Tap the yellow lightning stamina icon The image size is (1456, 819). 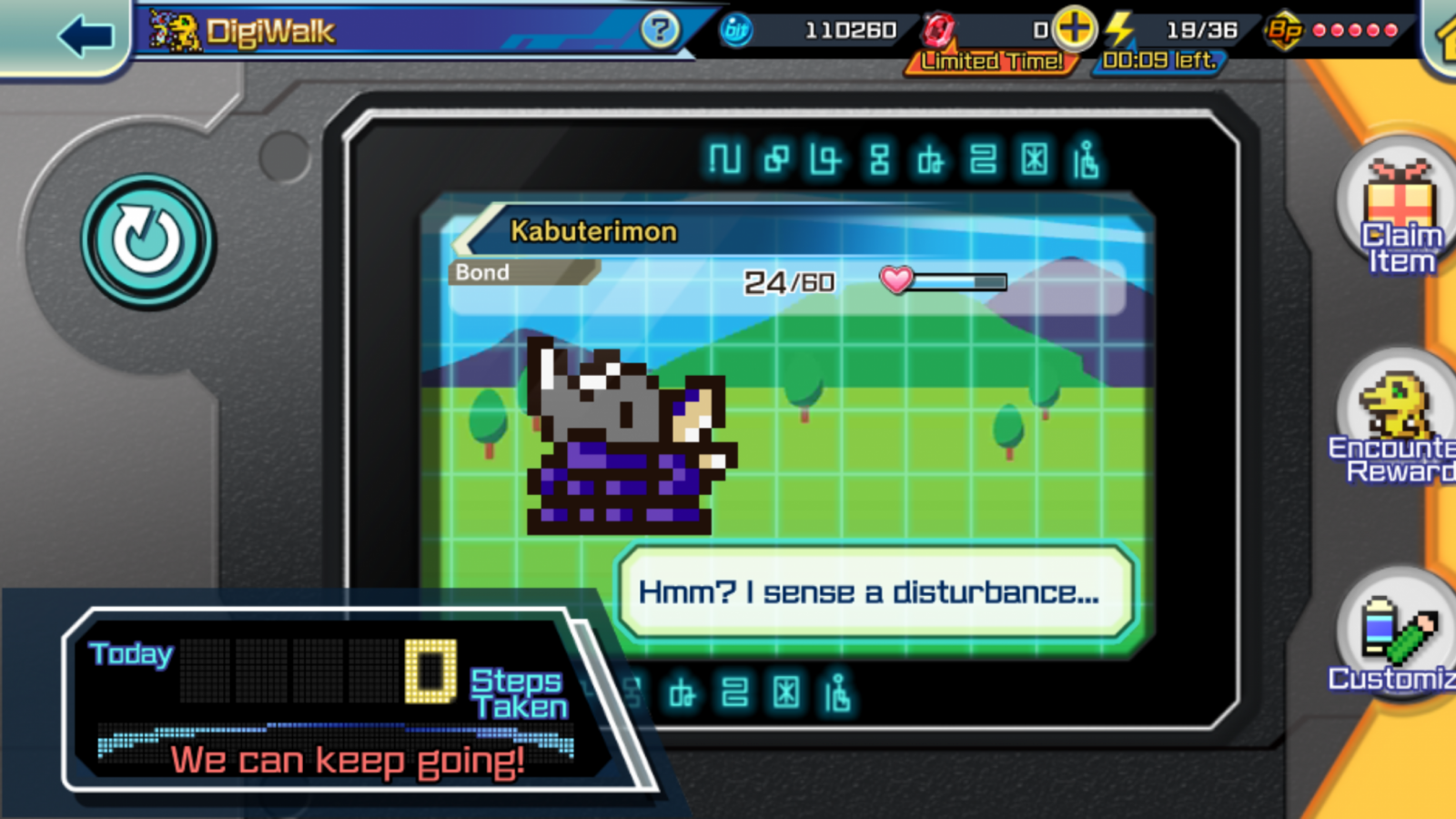coord(1119,30)
